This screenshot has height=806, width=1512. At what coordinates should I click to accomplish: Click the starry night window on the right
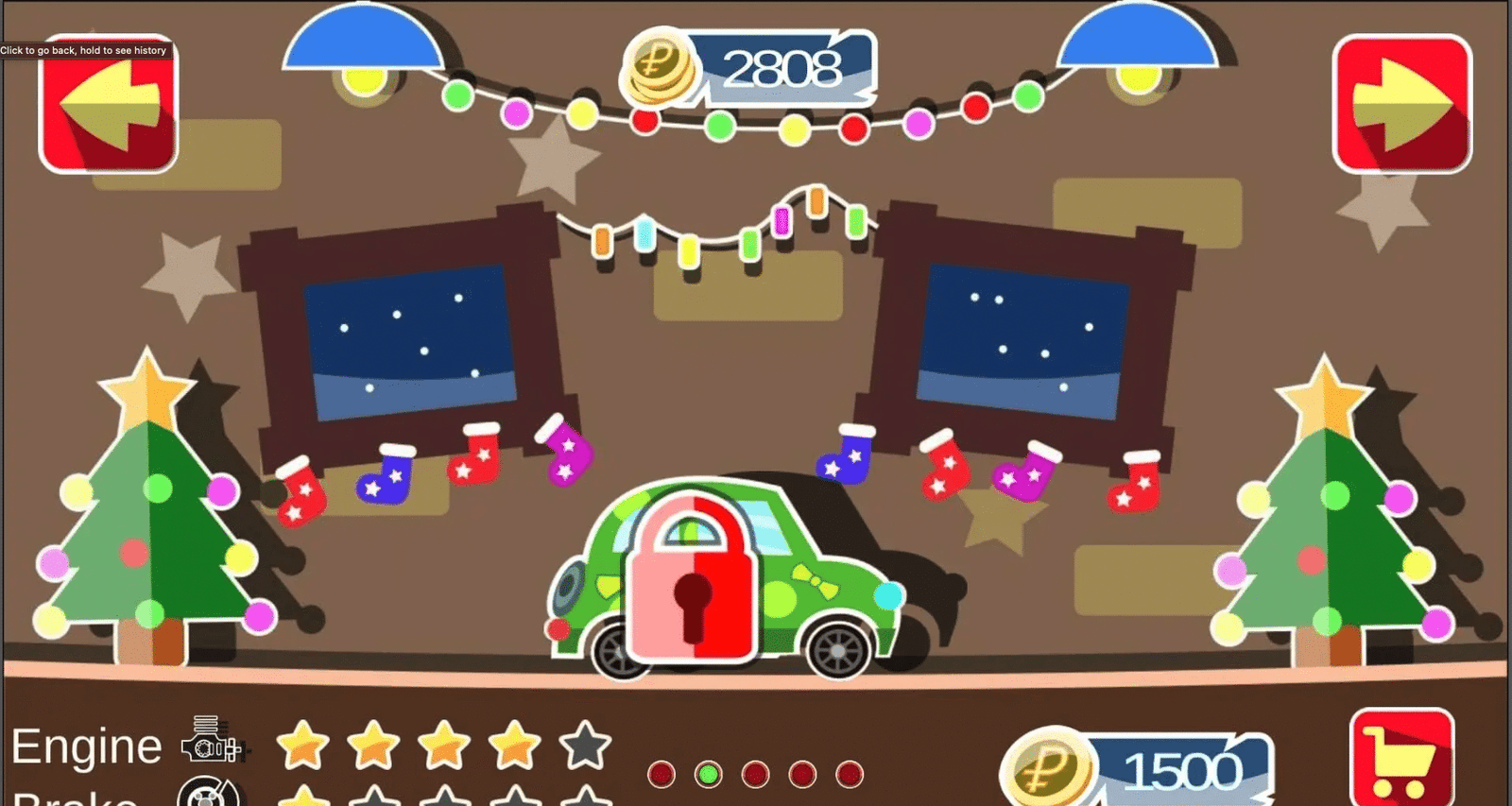[1025, 340]
